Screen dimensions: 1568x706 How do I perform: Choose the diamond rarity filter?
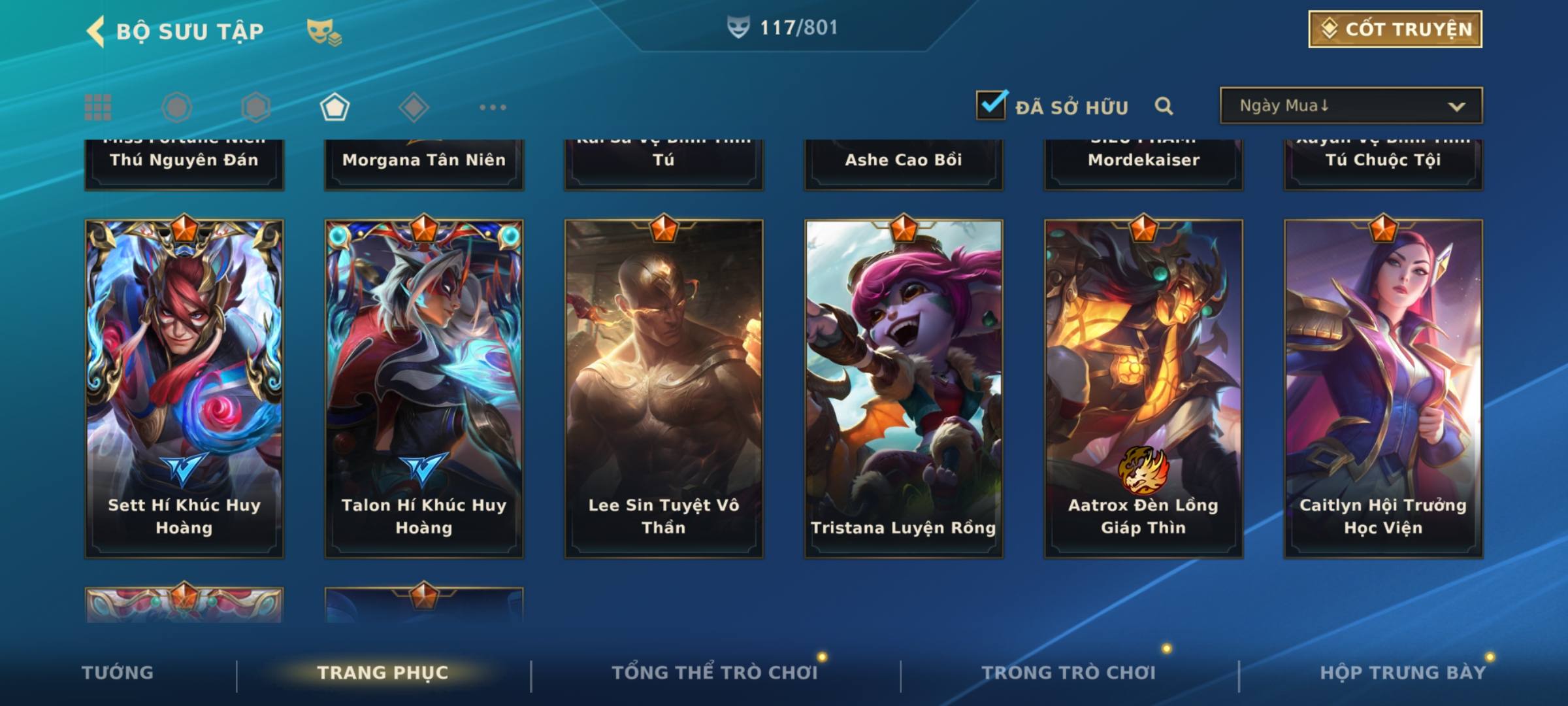pyautogui.click(x=414, y=107)
